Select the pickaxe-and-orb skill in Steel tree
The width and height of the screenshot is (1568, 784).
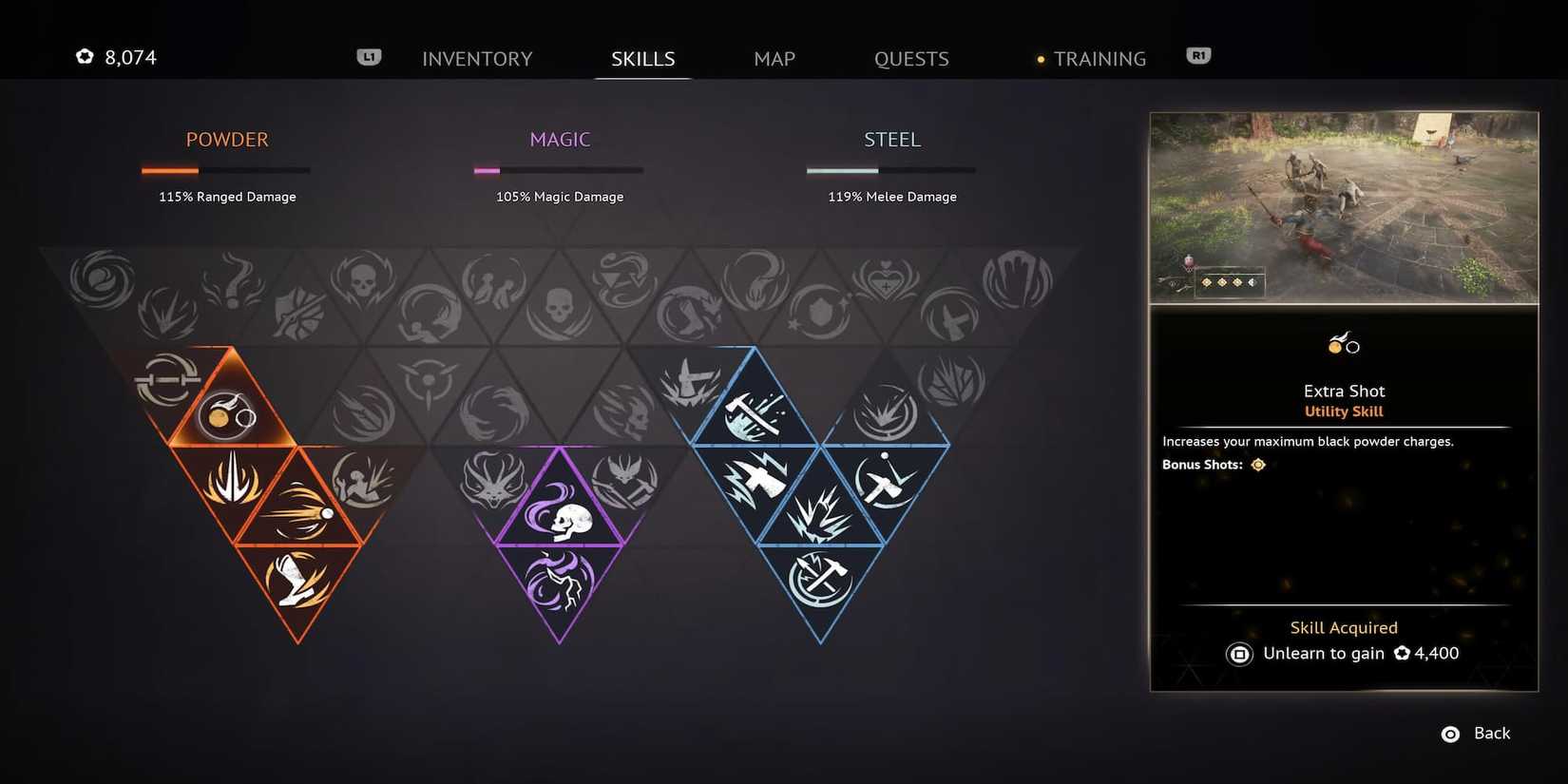coord(884,480)
